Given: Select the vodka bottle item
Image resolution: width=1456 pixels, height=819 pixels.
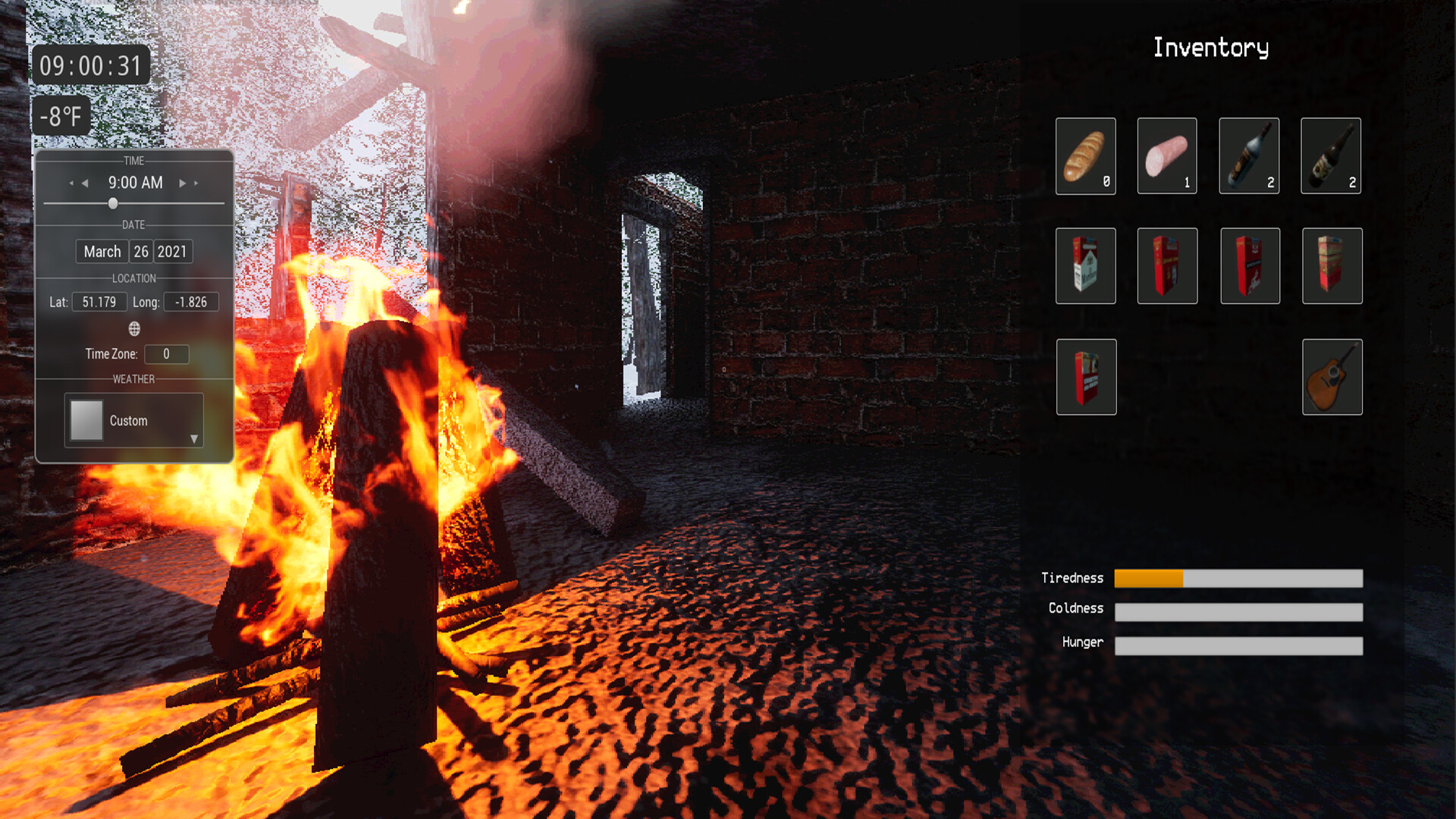Looking at the screenshot, I should point(1250,155).
